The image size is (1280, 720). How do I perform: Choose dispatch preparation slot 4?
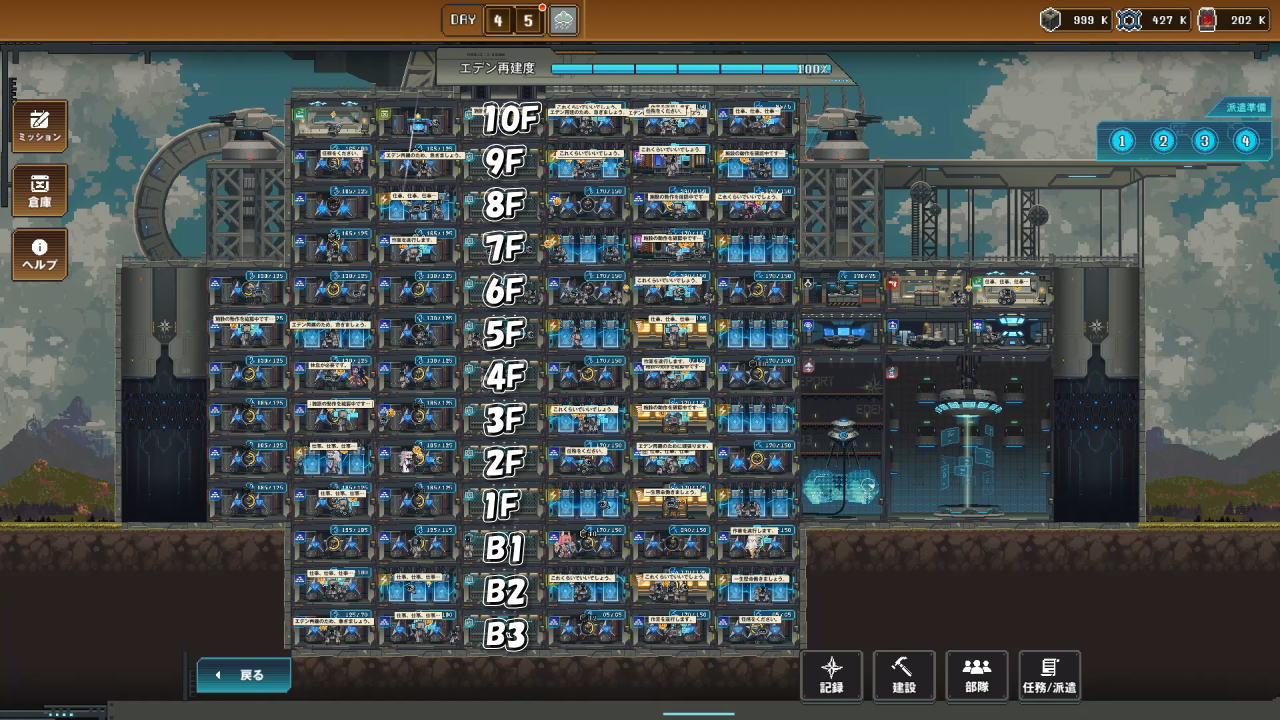click(x=1245, y=141)
